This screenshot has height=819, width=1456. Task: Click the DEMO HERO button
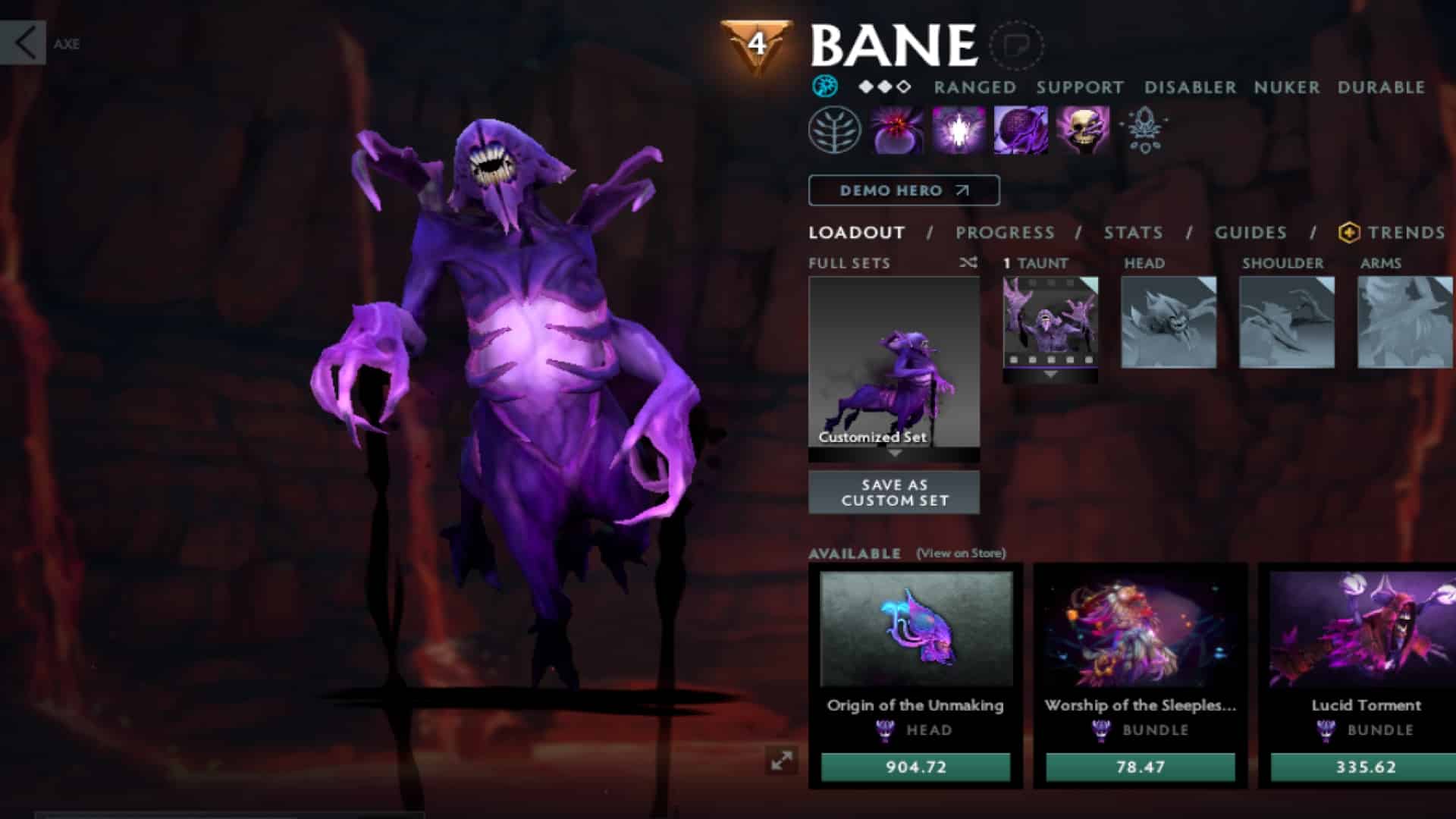(x=903, y=190)
